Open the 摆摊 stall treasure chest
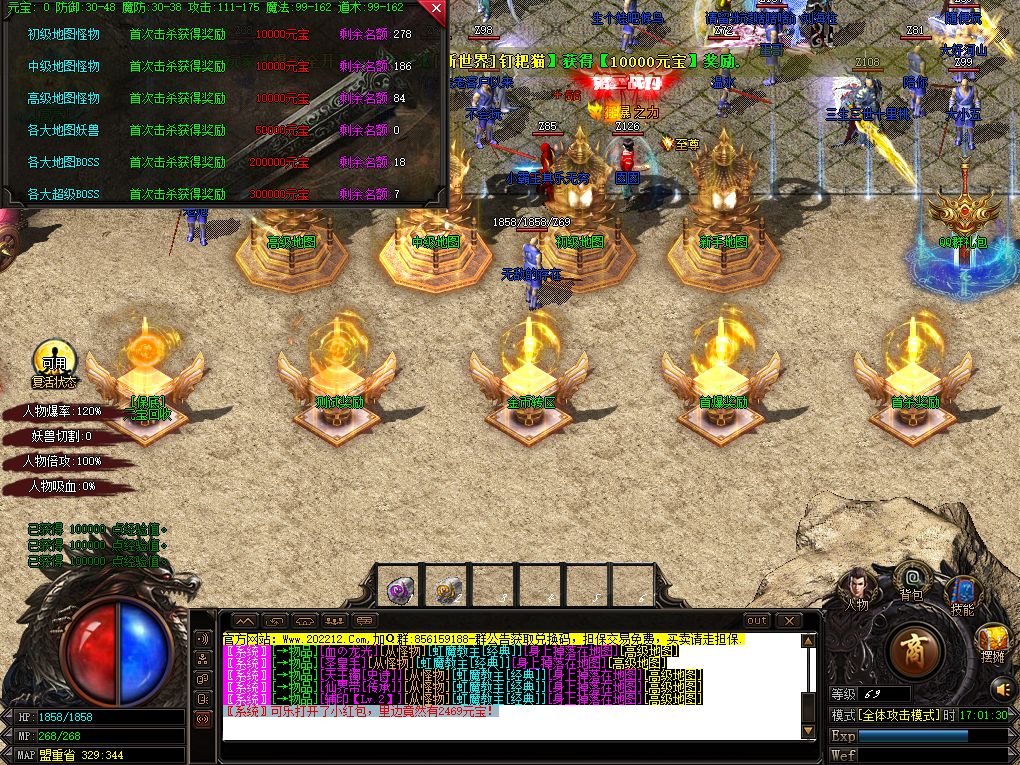 tap(992, 640)
